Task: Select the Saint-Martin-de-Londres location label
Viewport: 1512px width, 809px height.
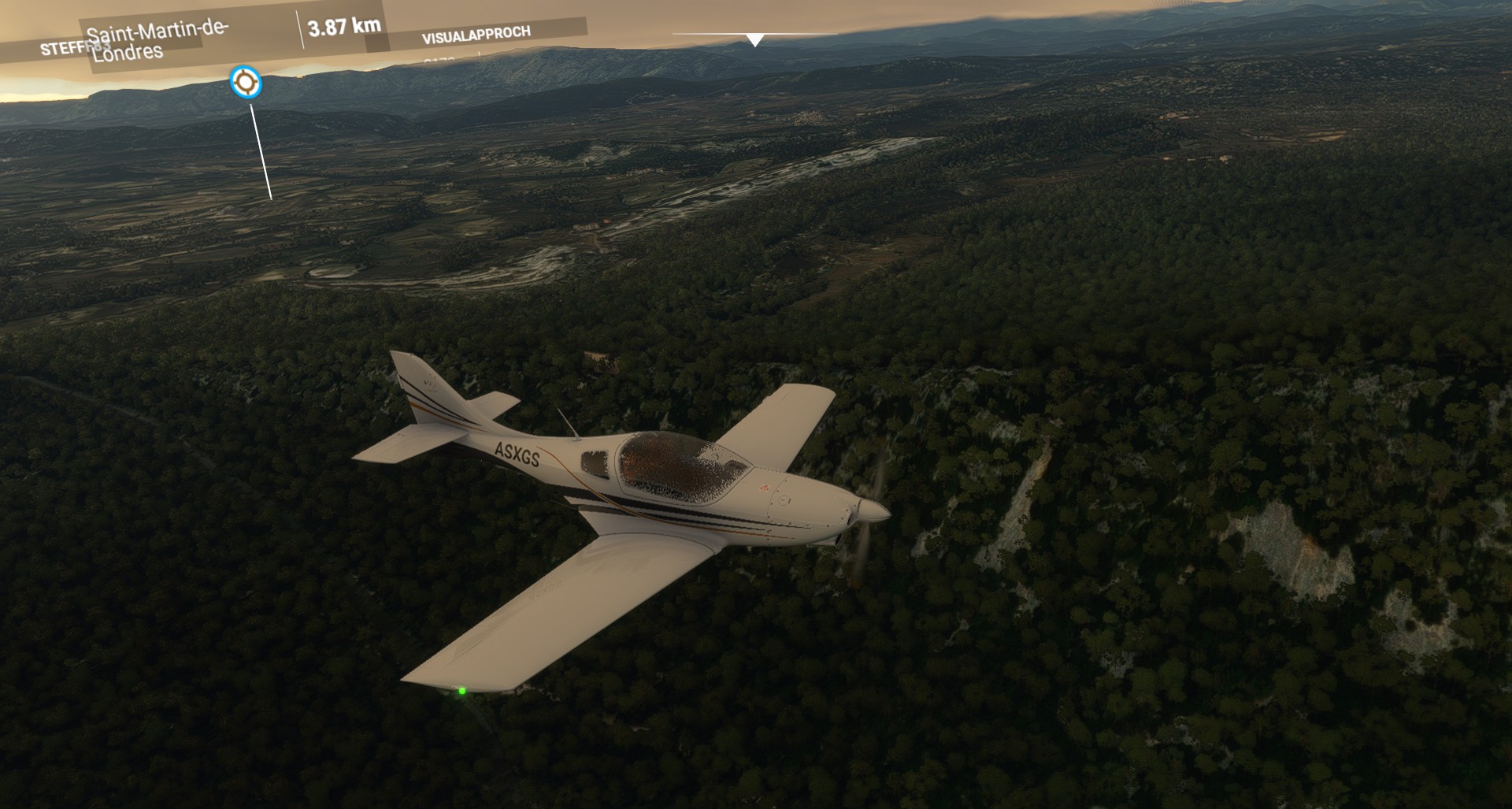Action: [157, 40]
